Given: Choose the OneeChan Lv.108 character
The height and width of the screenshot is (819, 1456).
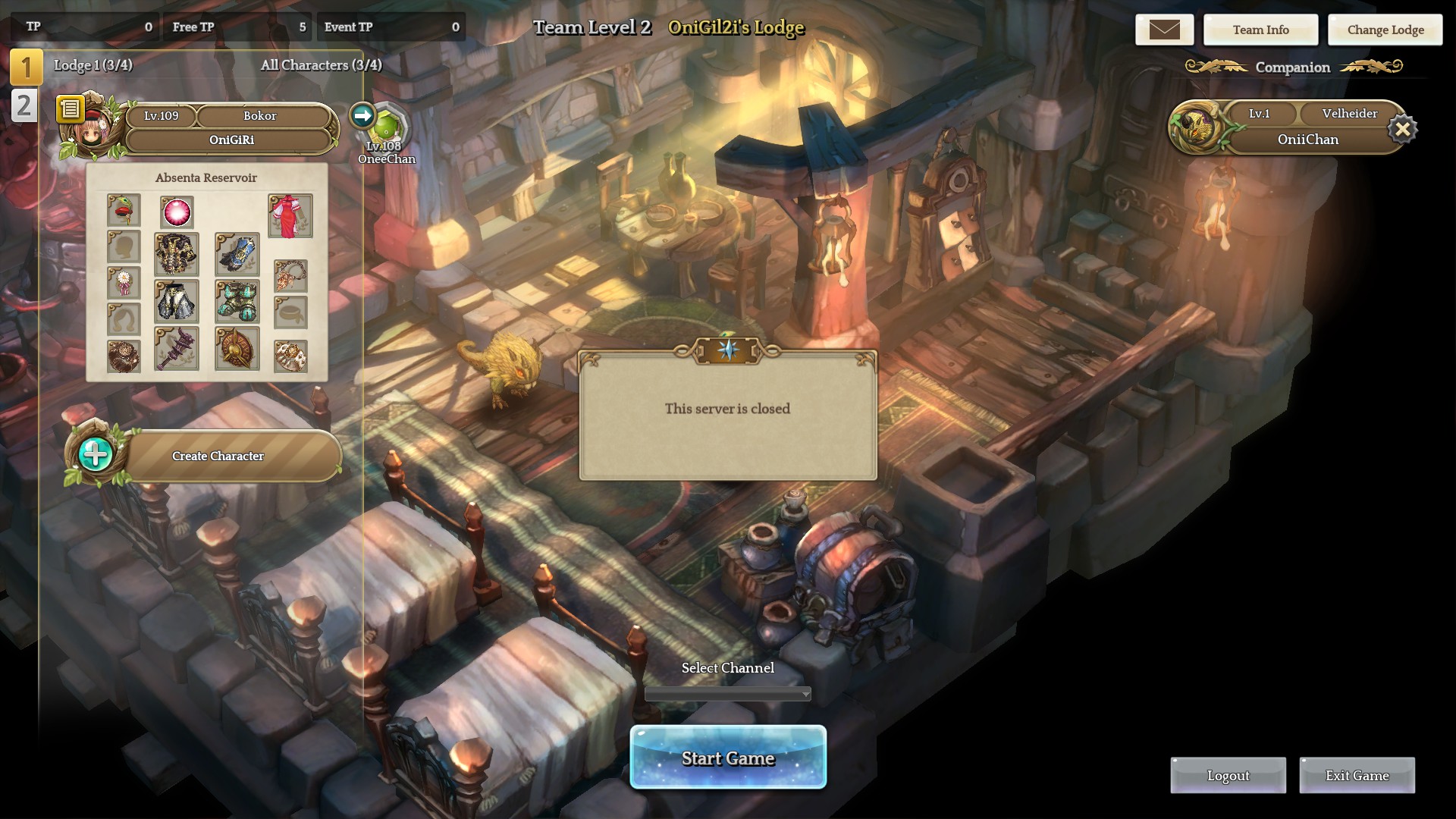Looking at the screenshot, I should (386, 129).
